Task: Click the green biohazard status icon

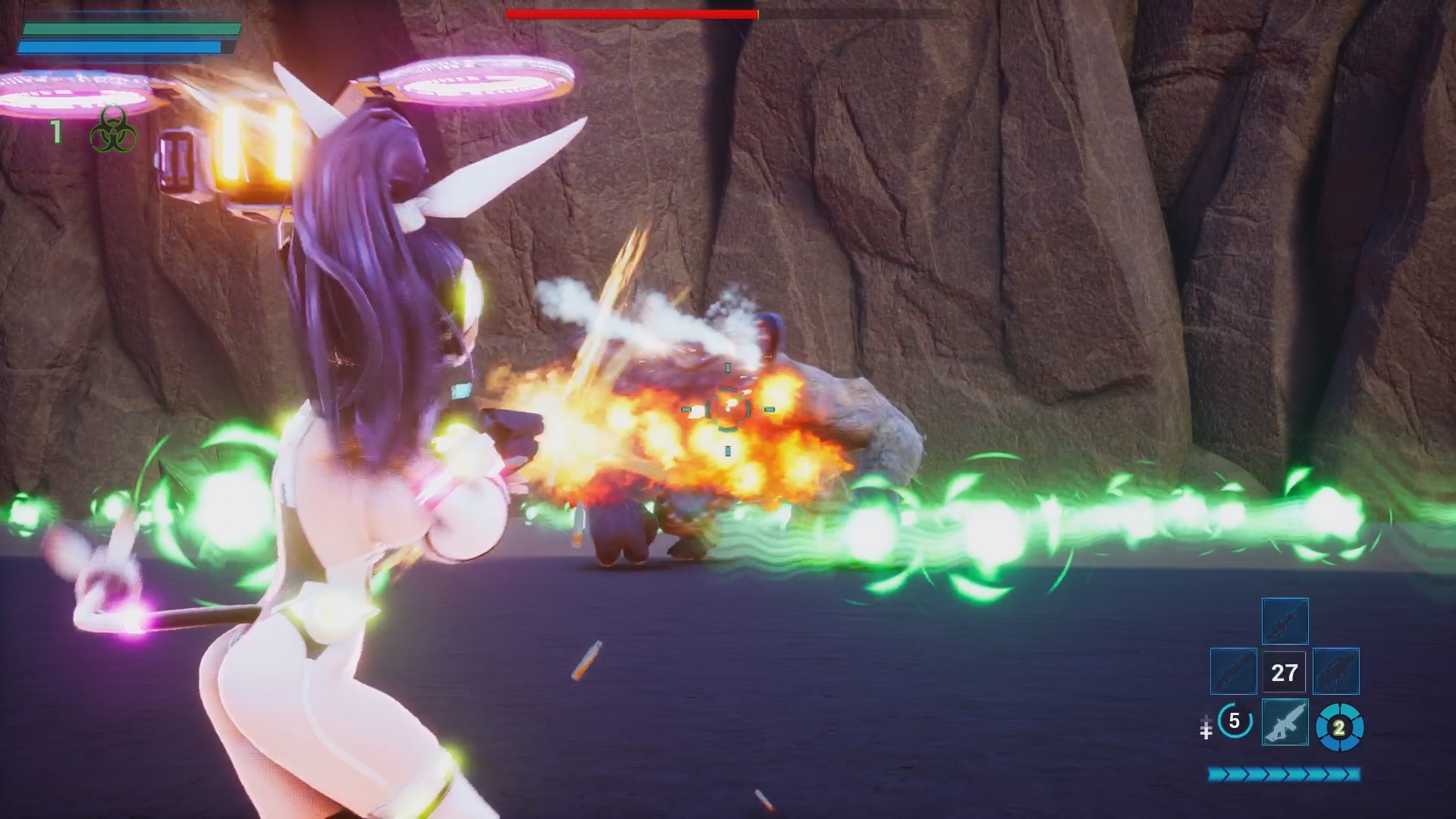Action: (113, 130)
